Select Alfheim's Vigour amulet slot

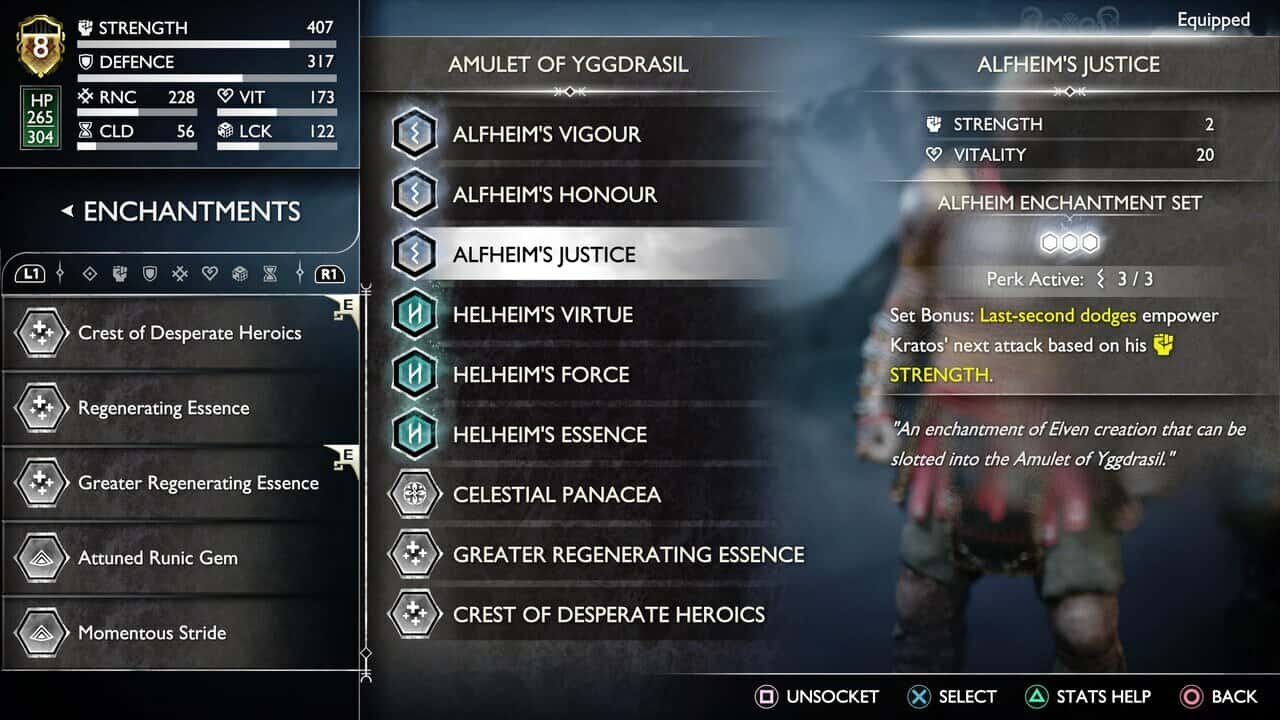[546, 134]
